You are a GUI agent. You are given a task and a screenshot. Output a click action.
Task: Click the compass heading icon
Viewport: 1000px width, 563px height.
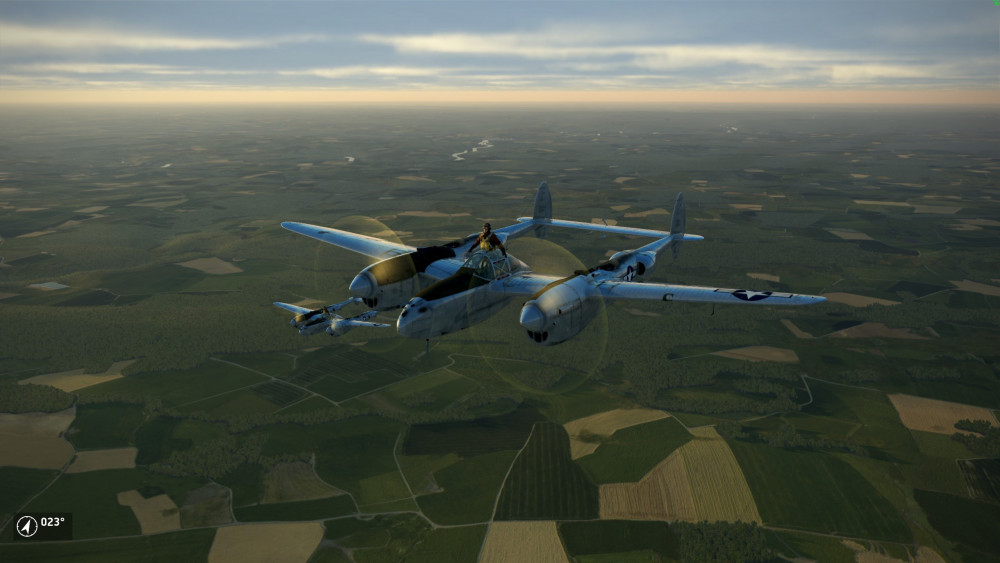27,526
